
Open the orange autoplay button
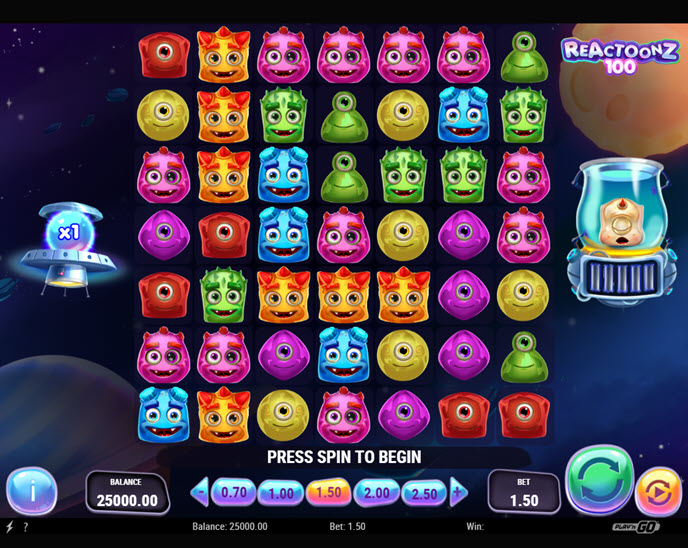point(658,491)
